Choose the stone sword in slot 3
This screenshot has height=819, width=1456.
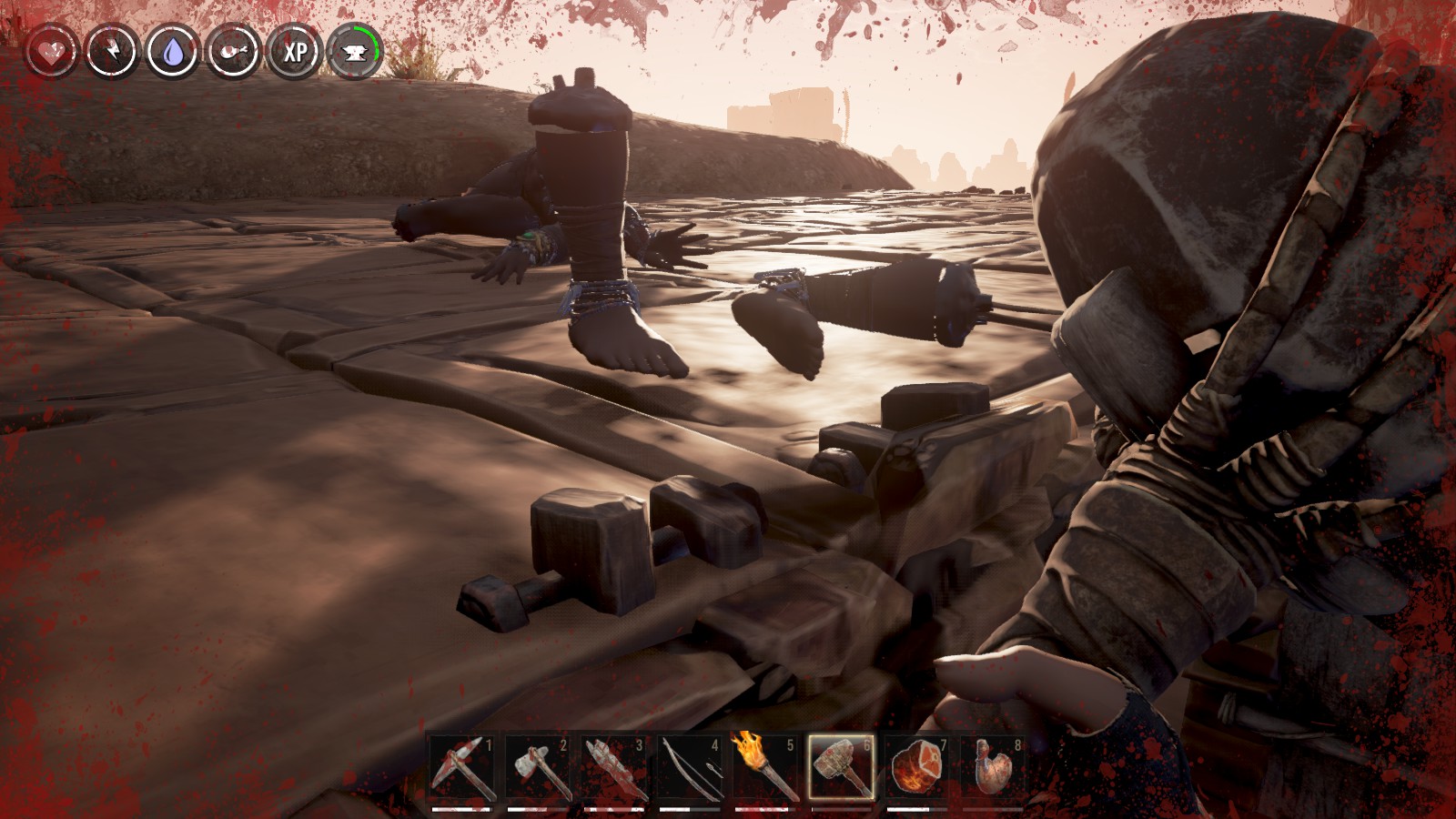point(613,769)
